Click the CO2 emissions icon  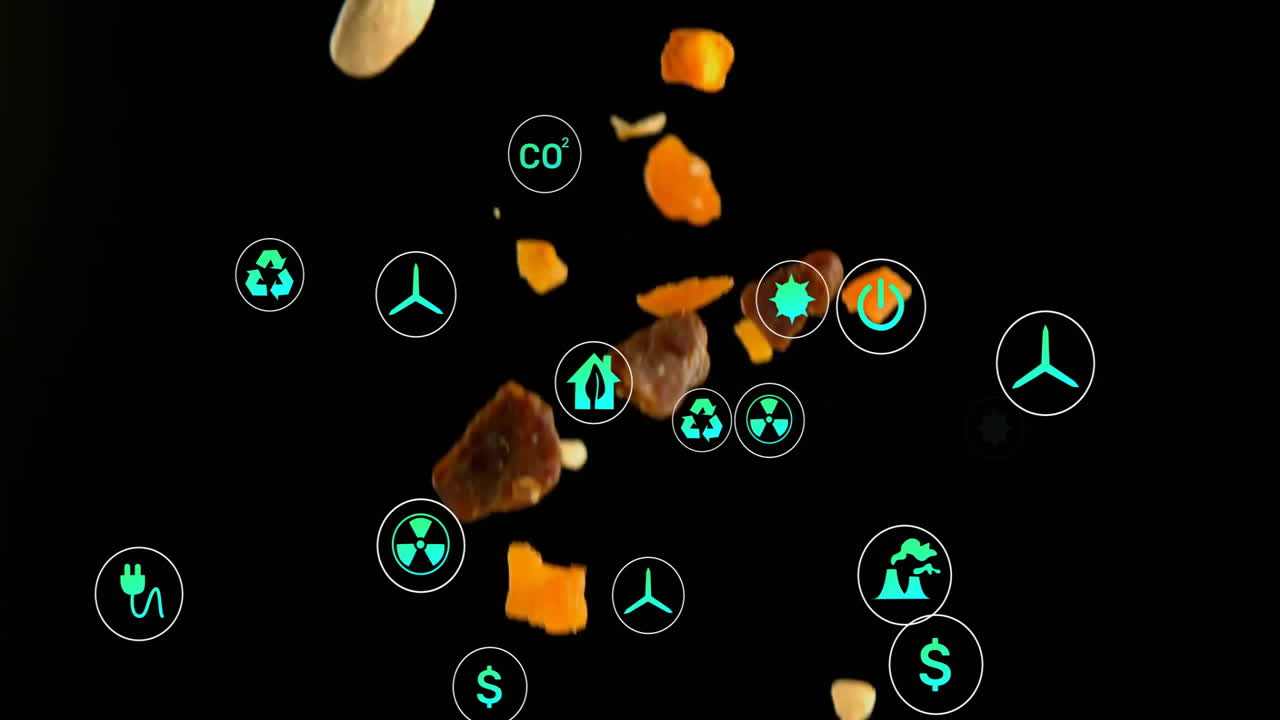[544, 154]
